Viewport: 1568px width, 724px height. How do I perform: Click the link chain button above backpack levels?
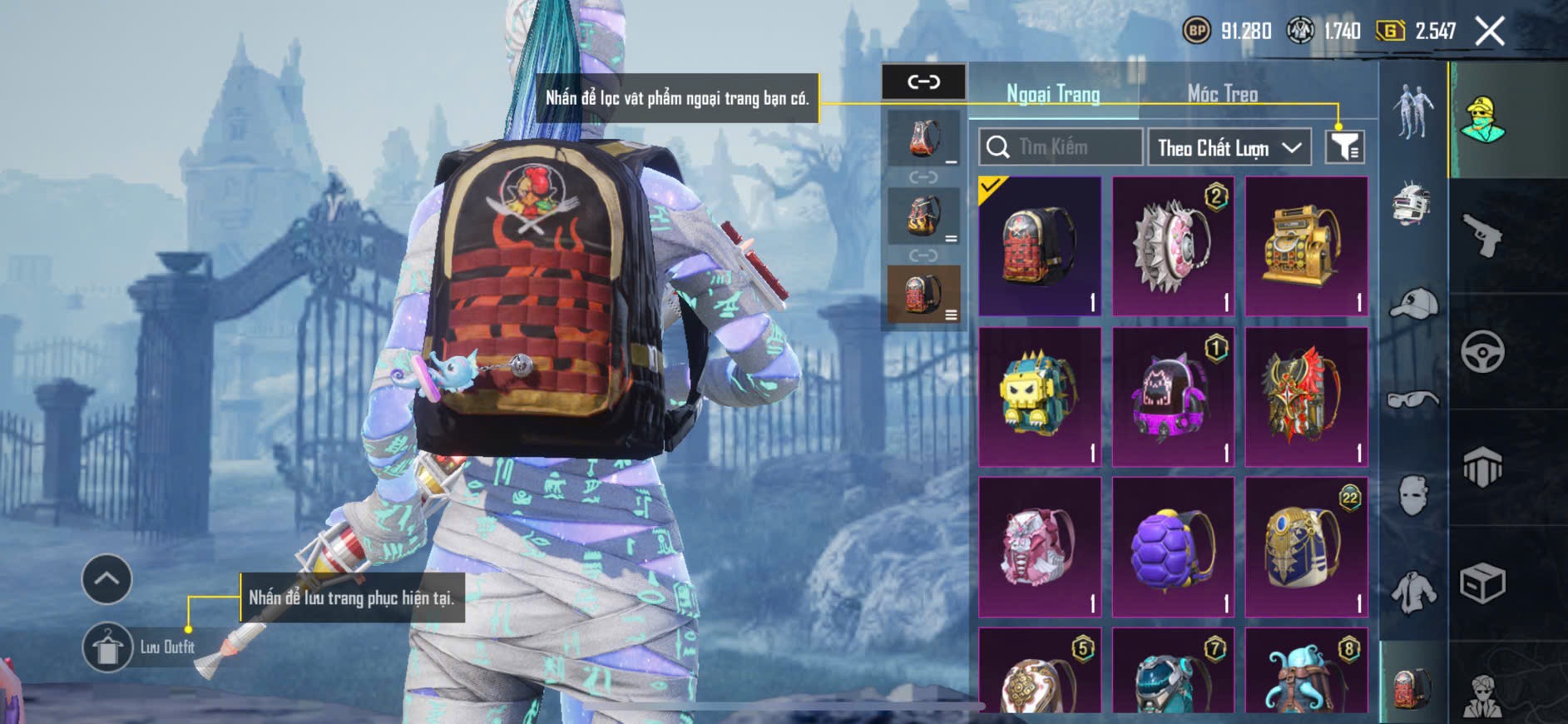coord(923,82)
